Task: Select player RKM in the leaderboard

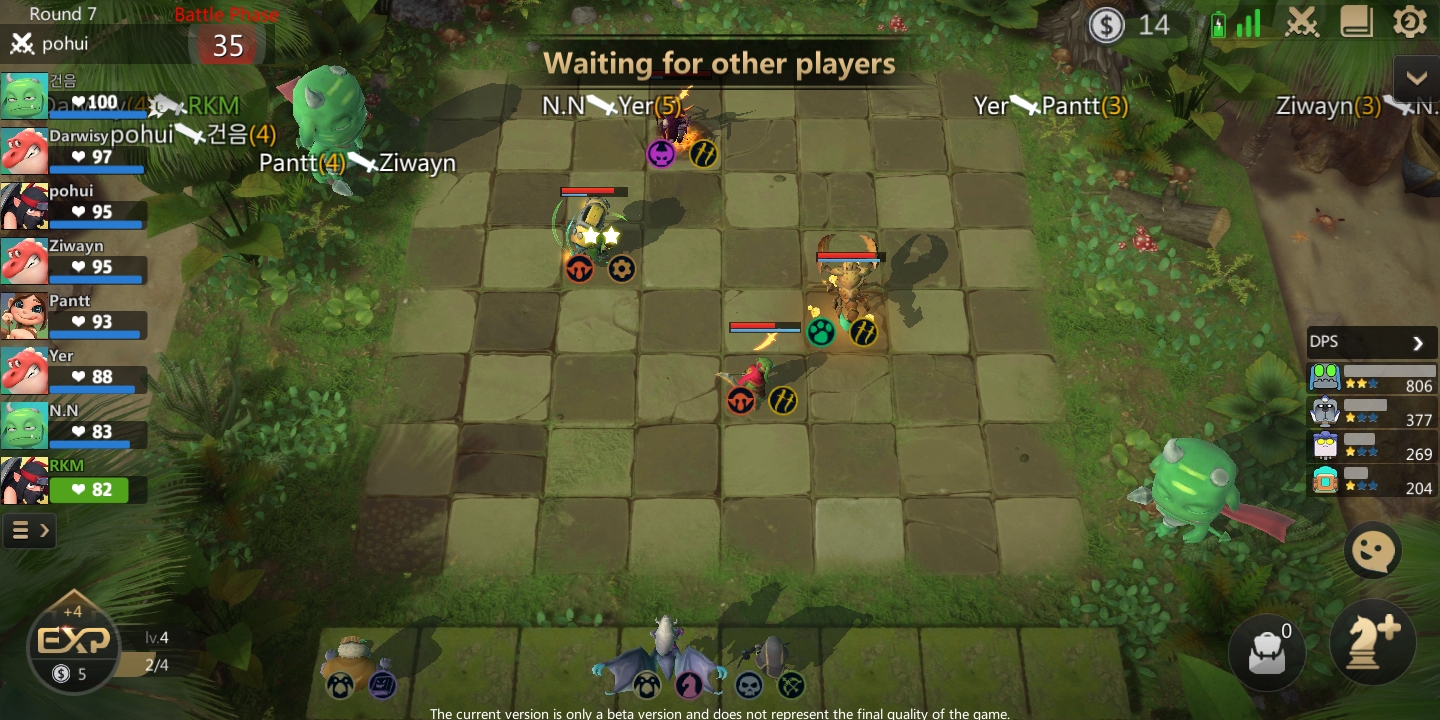Action: click(x=60, y=480)
